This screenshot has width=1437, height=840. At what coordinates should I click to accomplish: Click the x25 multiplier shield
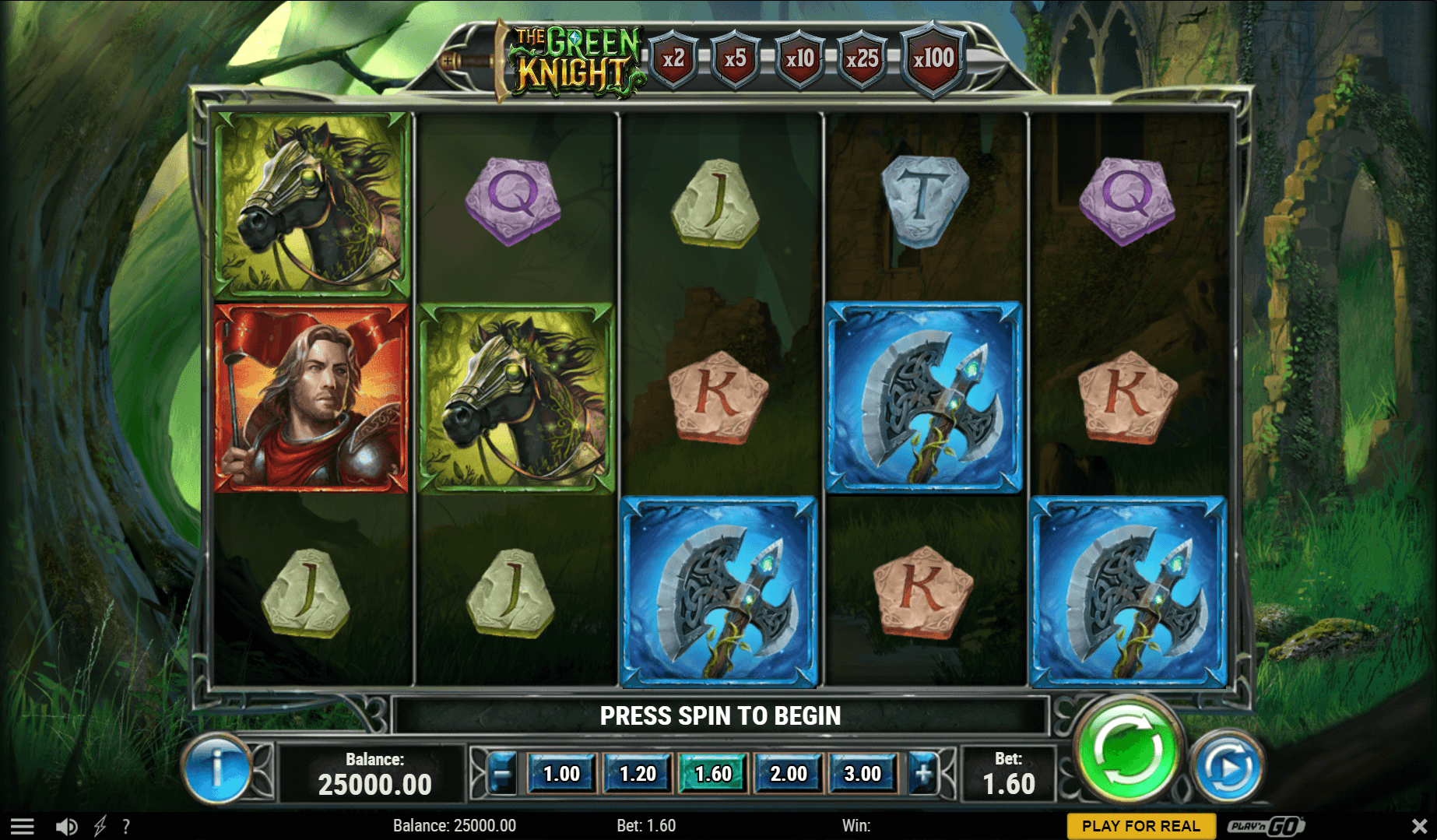pyautogui.click(x=864, y=56)
